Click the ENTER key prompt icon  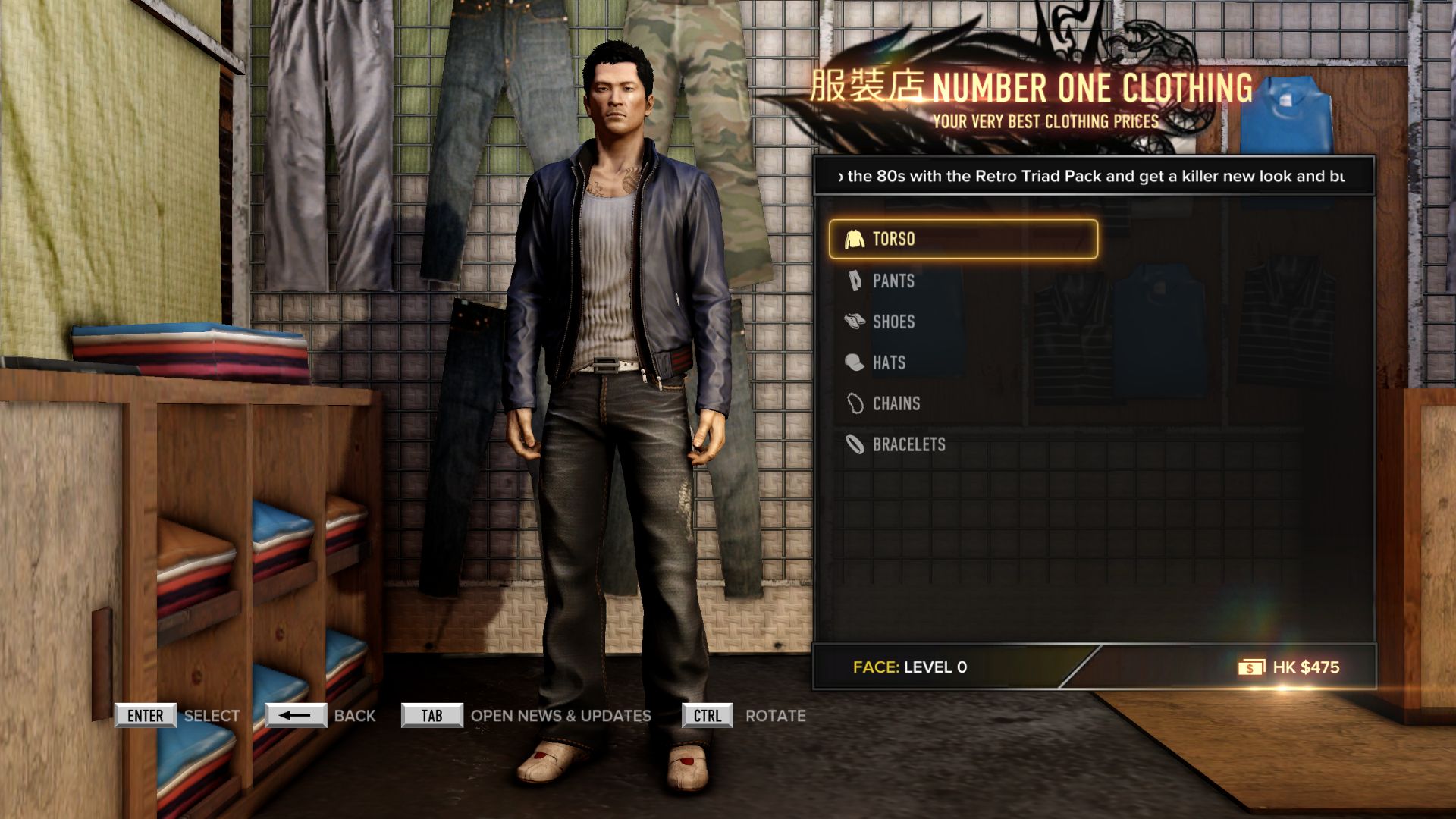145,714
